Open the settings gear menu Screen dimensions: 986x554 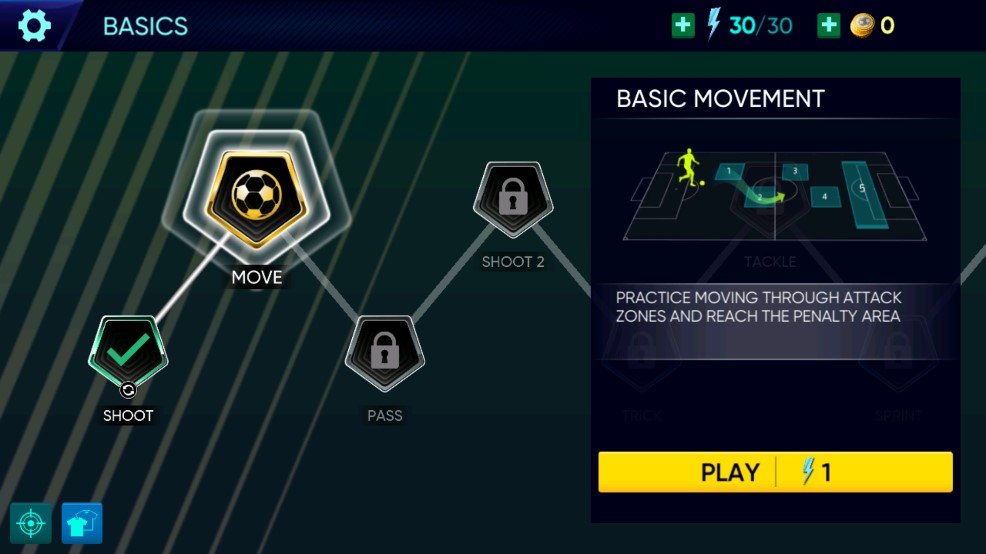point(34,25)
